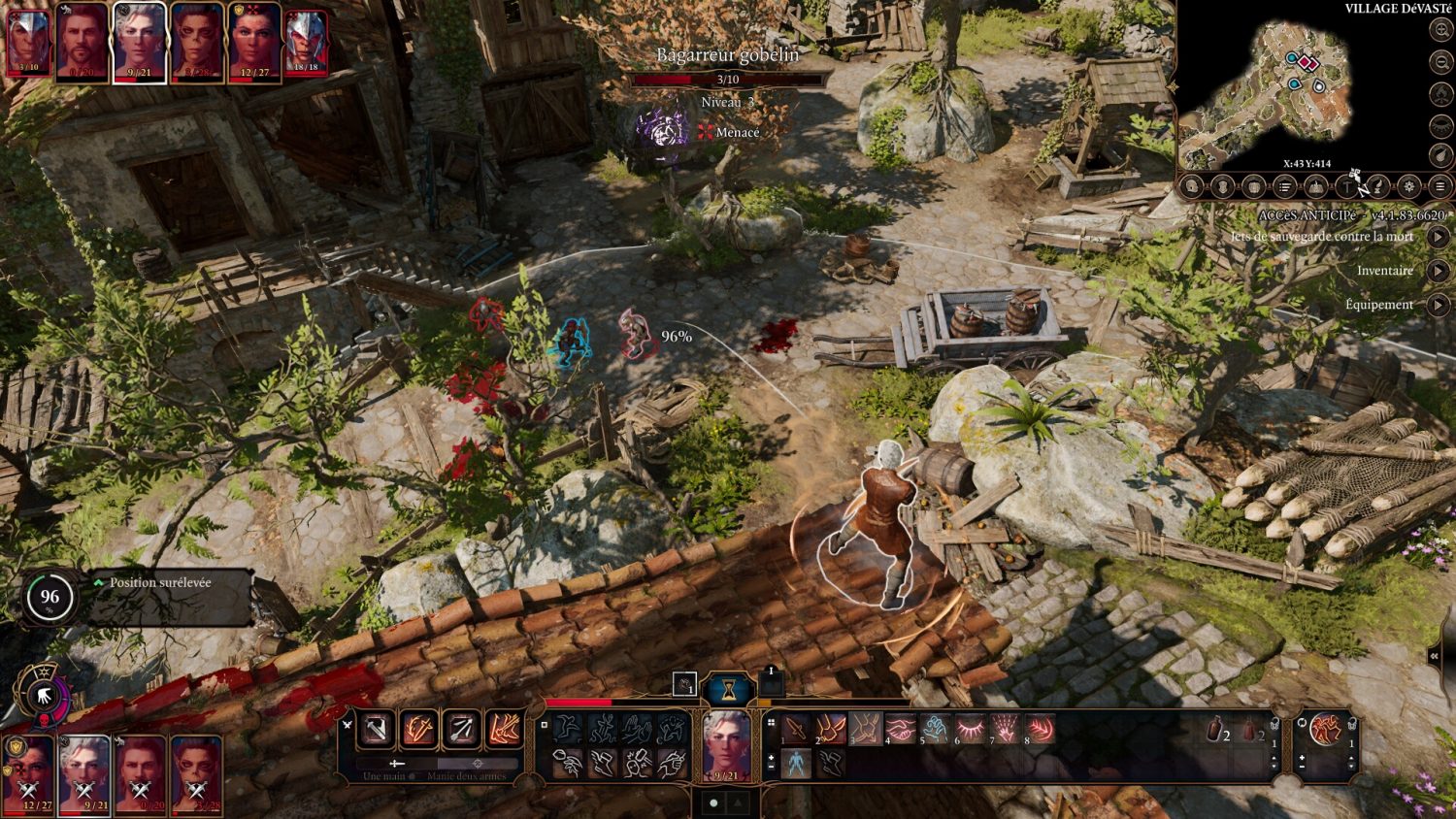
Task: Open the camp via the campfire icon
Action: coord(1316,186)
